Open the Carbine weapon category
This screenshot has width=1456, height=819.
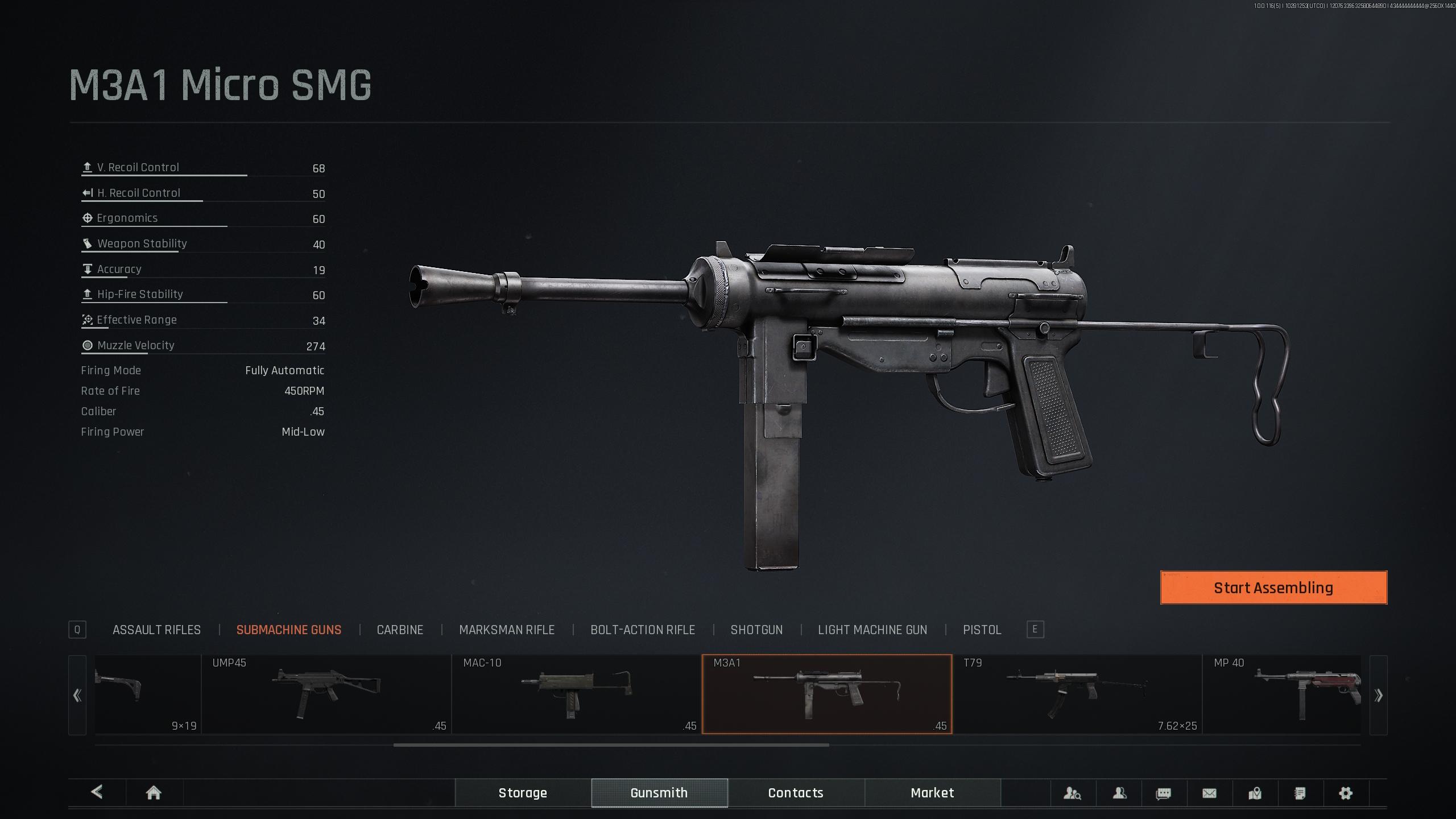400,630
